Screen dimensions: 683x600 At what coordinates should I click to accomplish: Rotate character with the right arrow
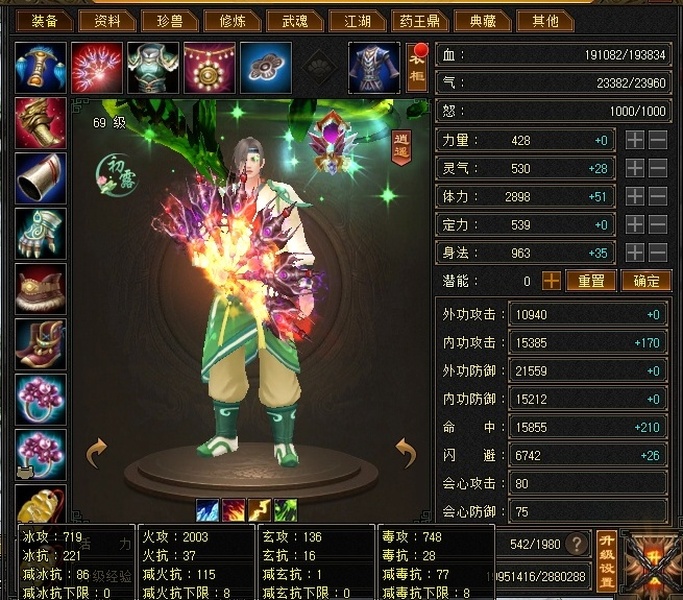(x=405, y=453)
